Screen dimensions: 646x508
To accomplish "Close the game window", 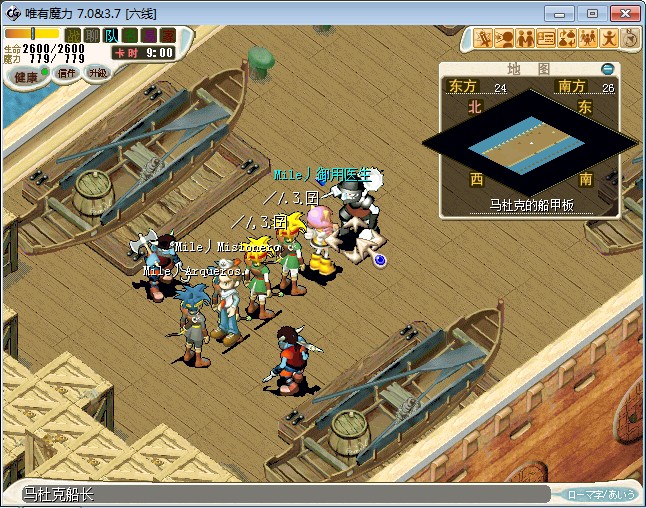I will [622, 13].
